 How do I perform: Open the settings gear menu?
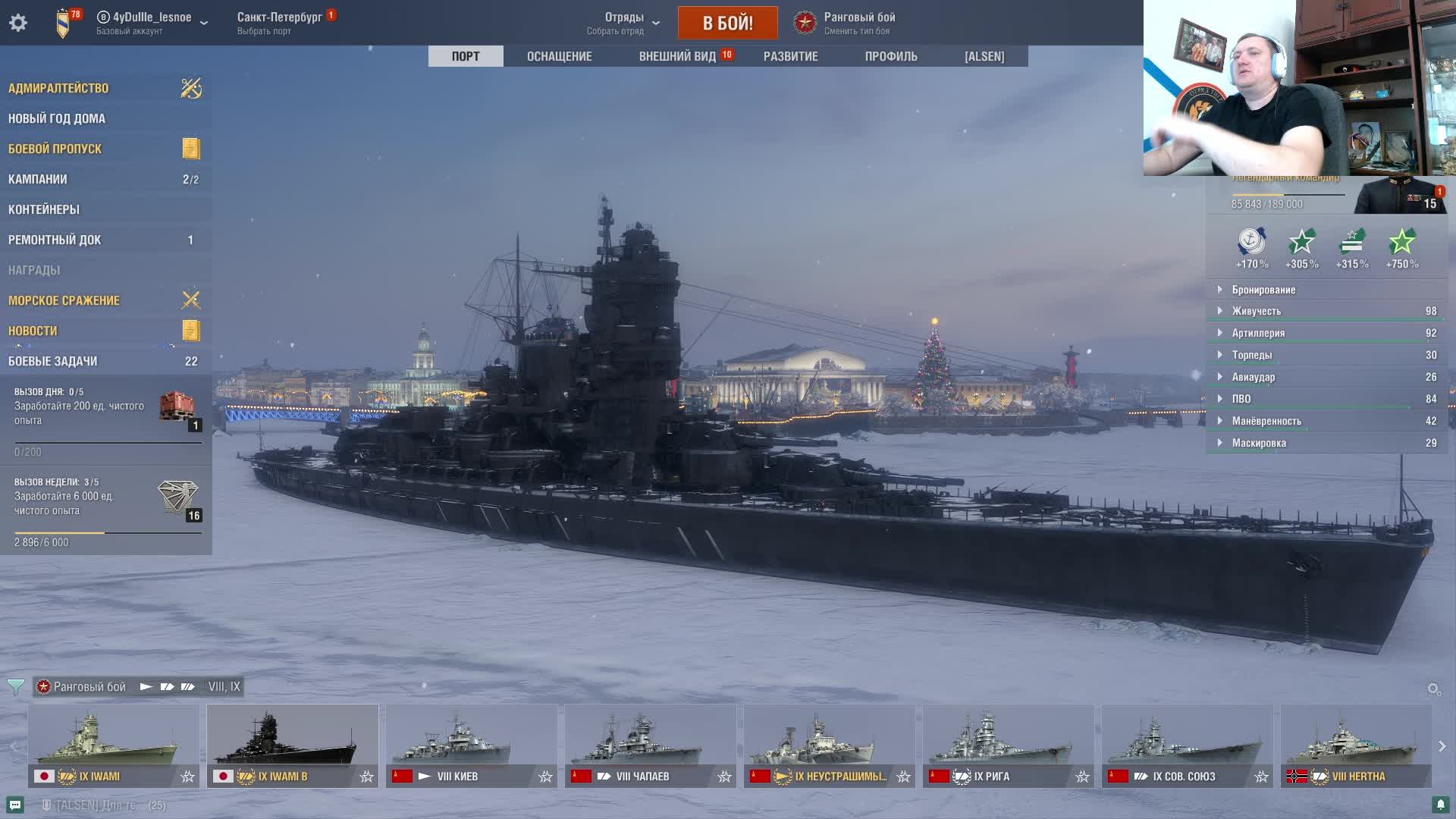(18, 23)
